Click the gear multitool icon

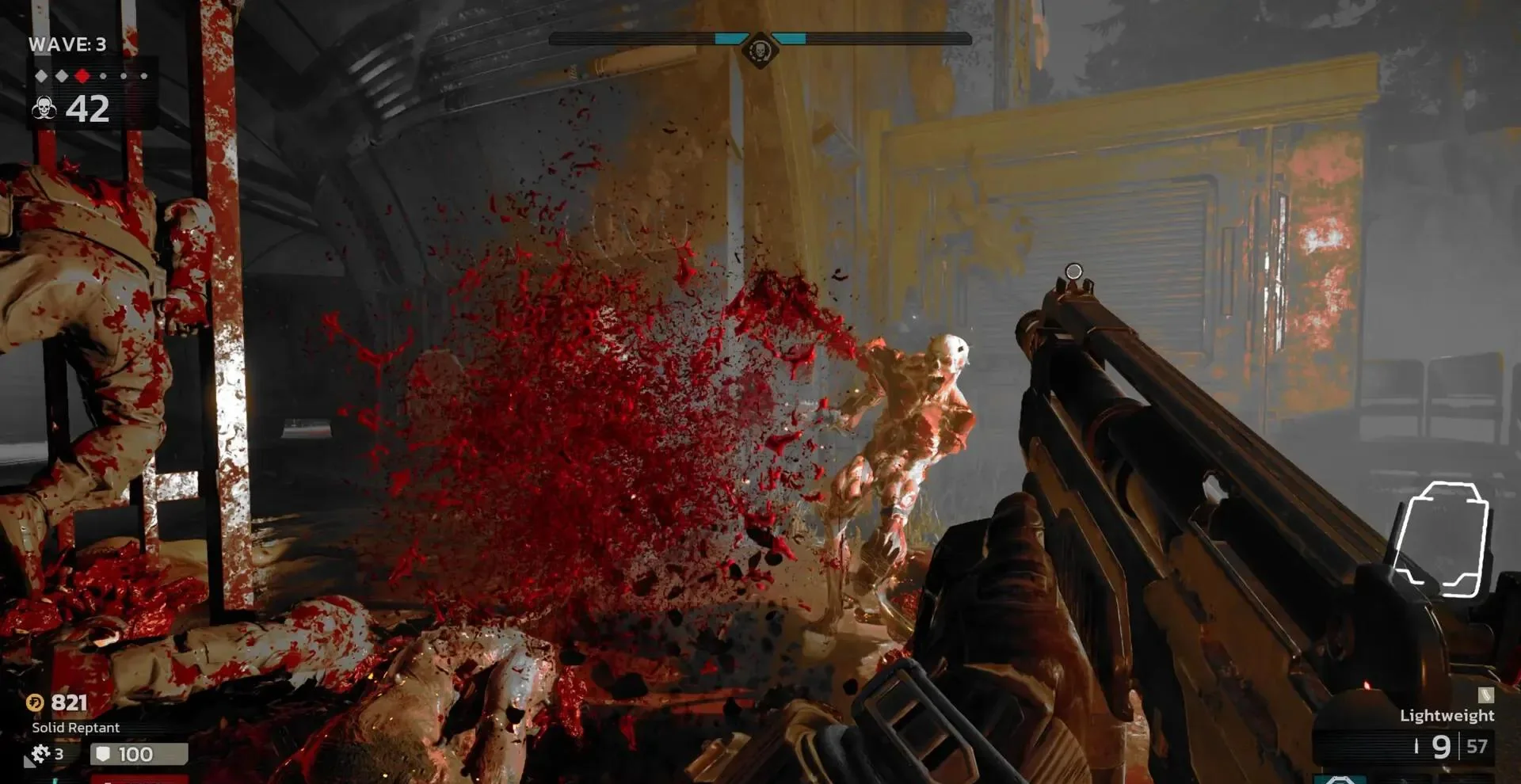coord(39,754)
